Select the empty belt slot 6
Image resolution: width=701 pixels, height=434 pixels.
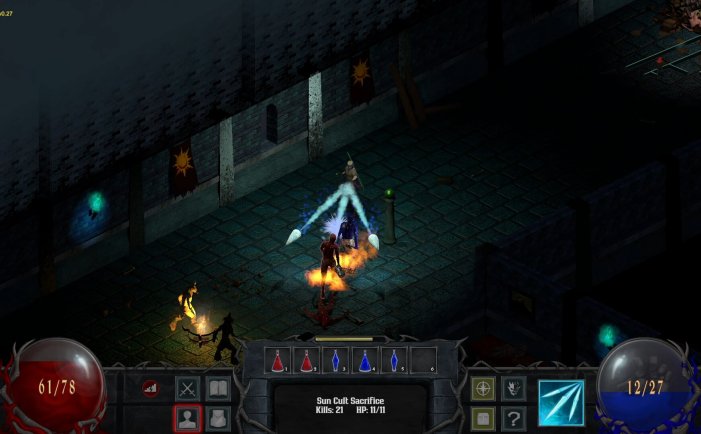[x=423, y=360]
